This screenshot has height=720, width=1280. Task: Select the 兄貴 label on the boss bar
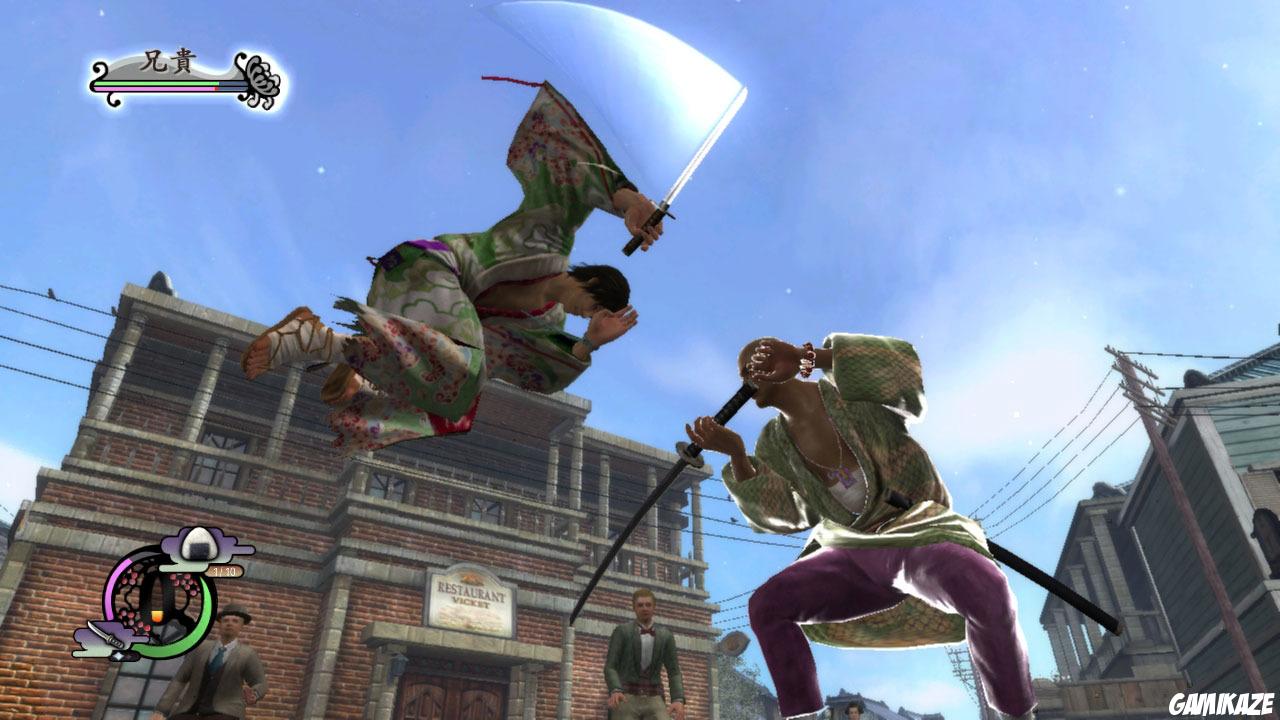tap(167, 60)
